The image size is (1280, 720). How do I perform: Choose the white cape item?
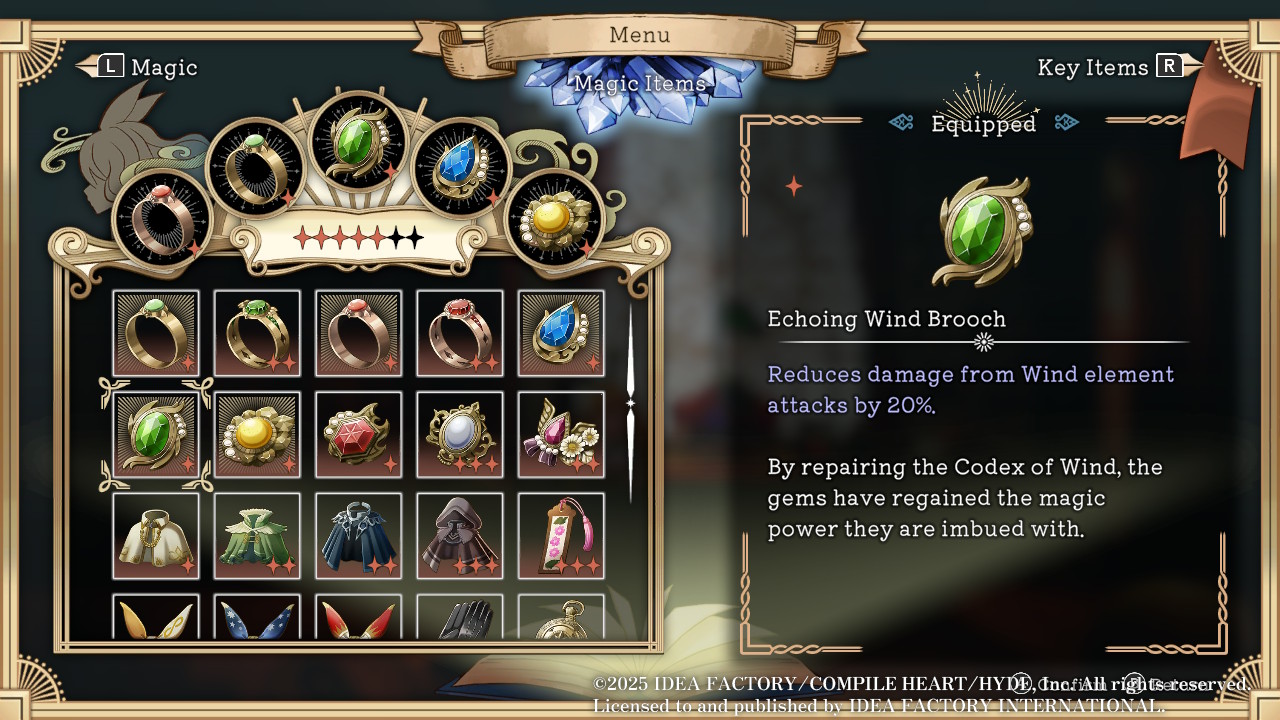point(156,536)
